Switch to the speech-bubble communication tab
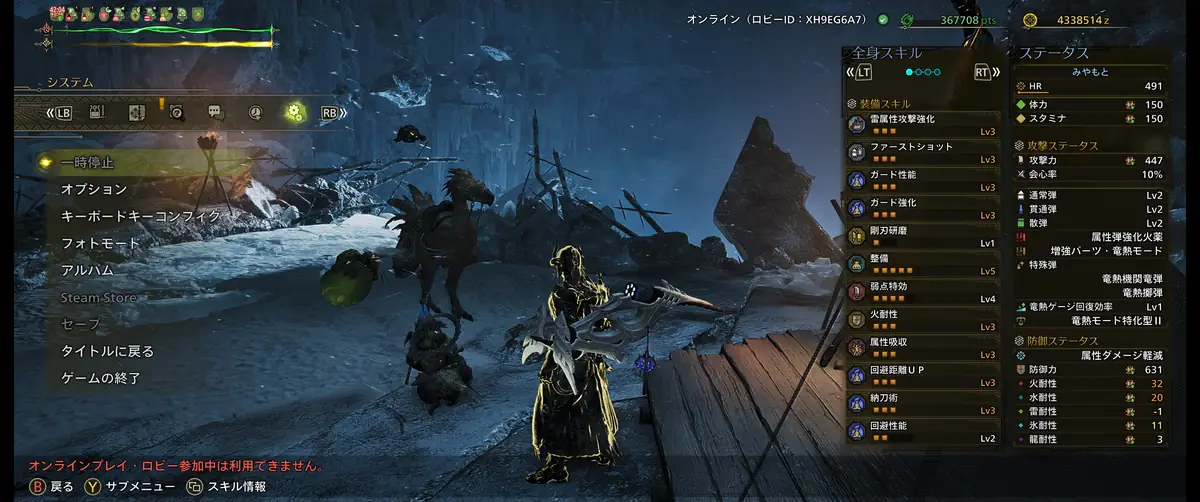The height and width of the screenshot is (502, 1200). [214, 113]
